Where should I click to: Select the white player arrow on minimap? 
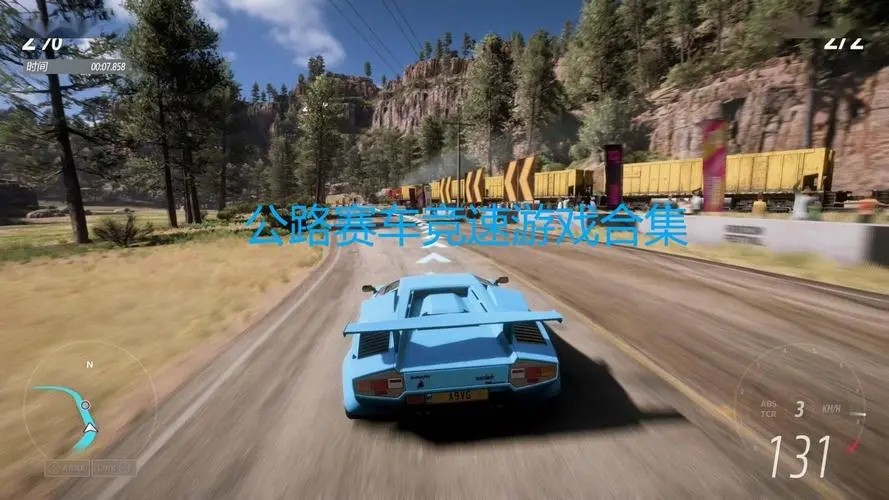(90, 428)
